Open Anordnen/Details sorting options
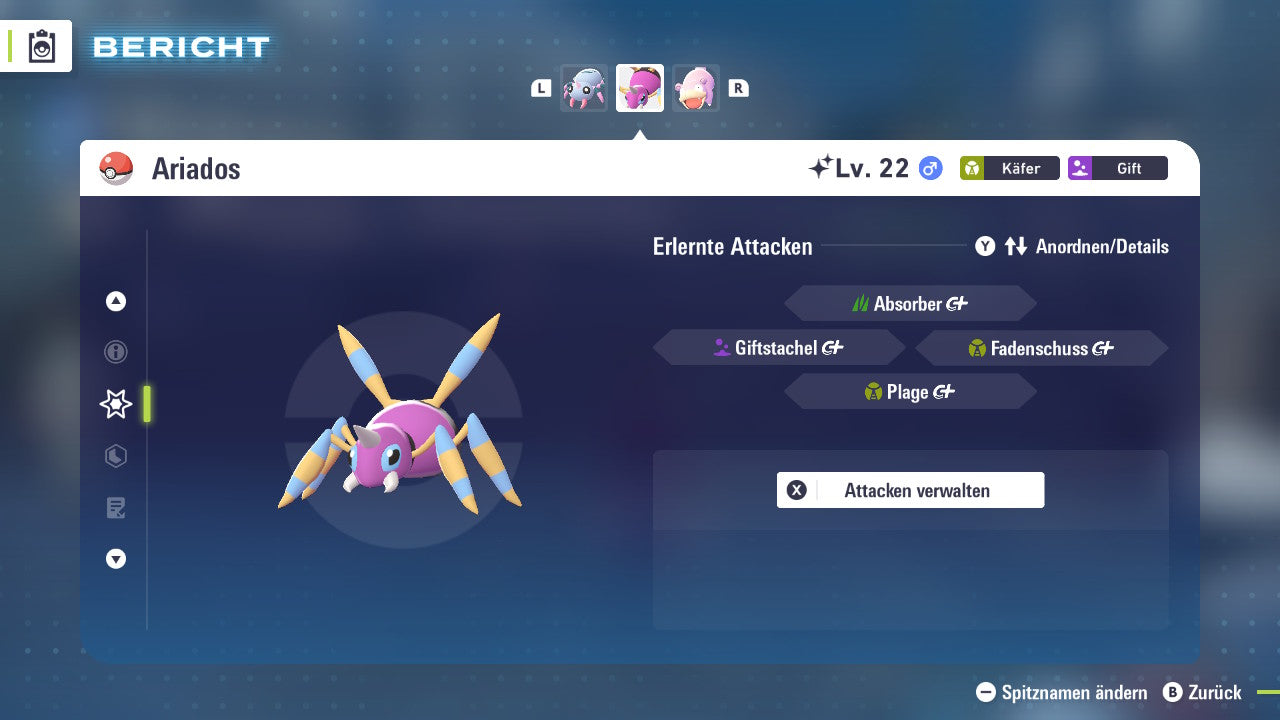 click(x=1100, y=246)
